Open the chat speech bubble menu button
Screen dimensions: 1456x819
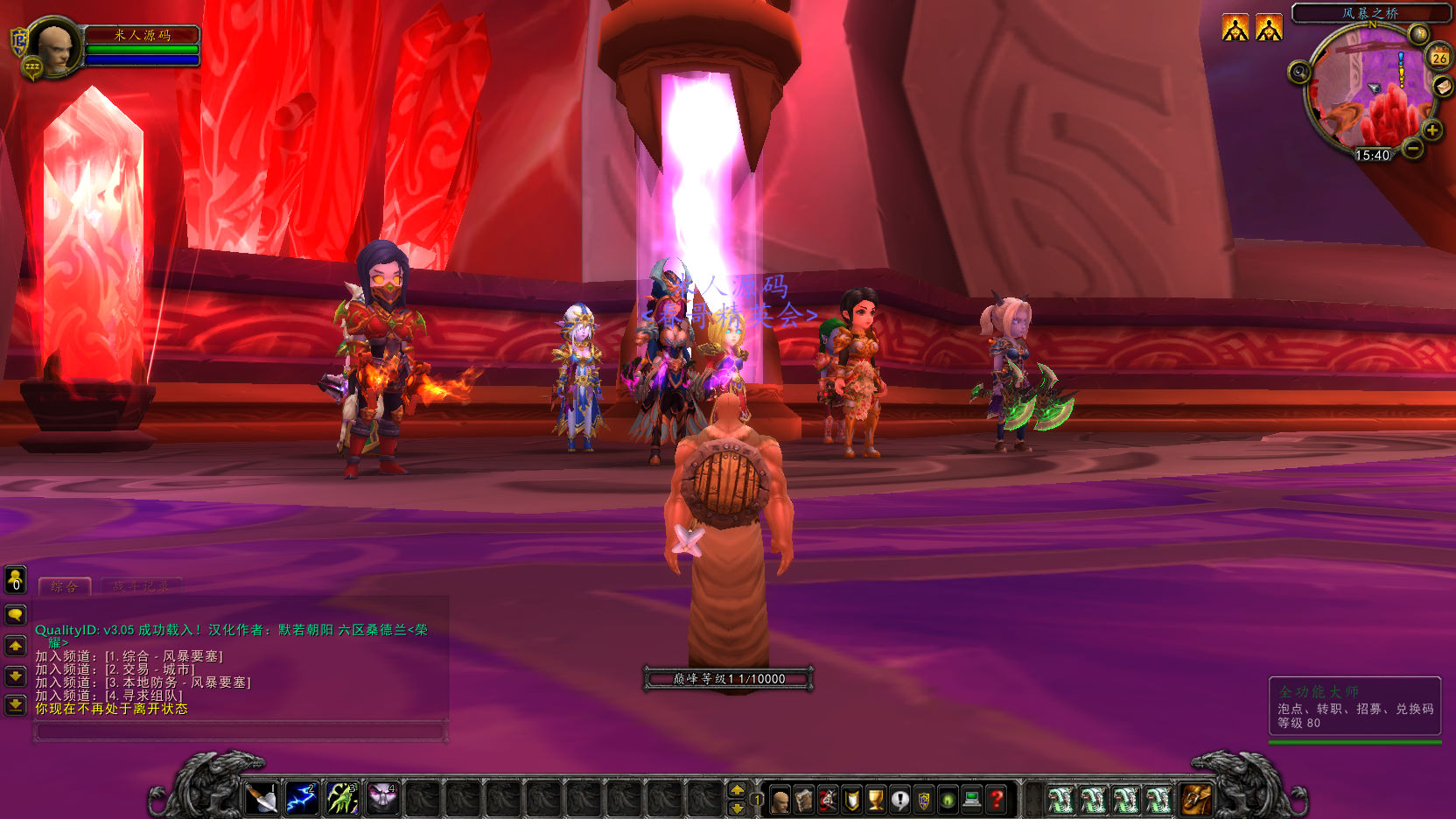coord(16,615)
